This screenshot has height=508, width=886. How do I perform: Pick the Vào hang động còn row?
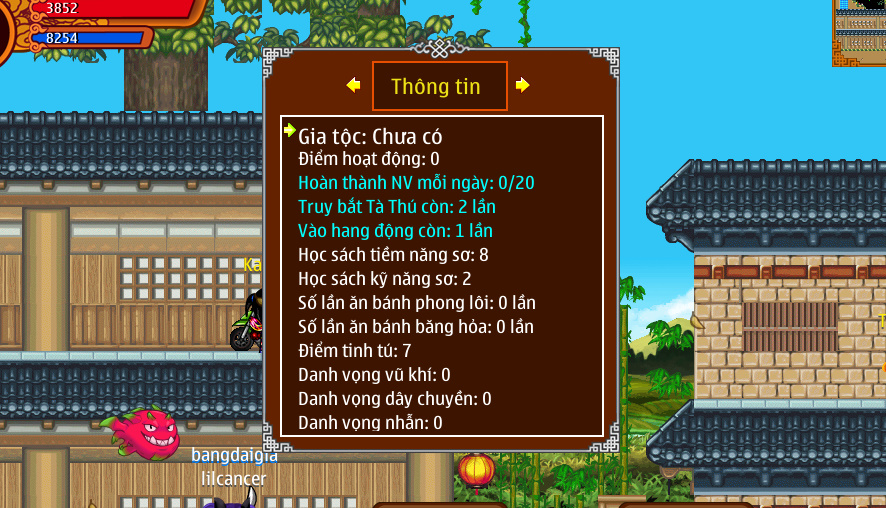395,231
